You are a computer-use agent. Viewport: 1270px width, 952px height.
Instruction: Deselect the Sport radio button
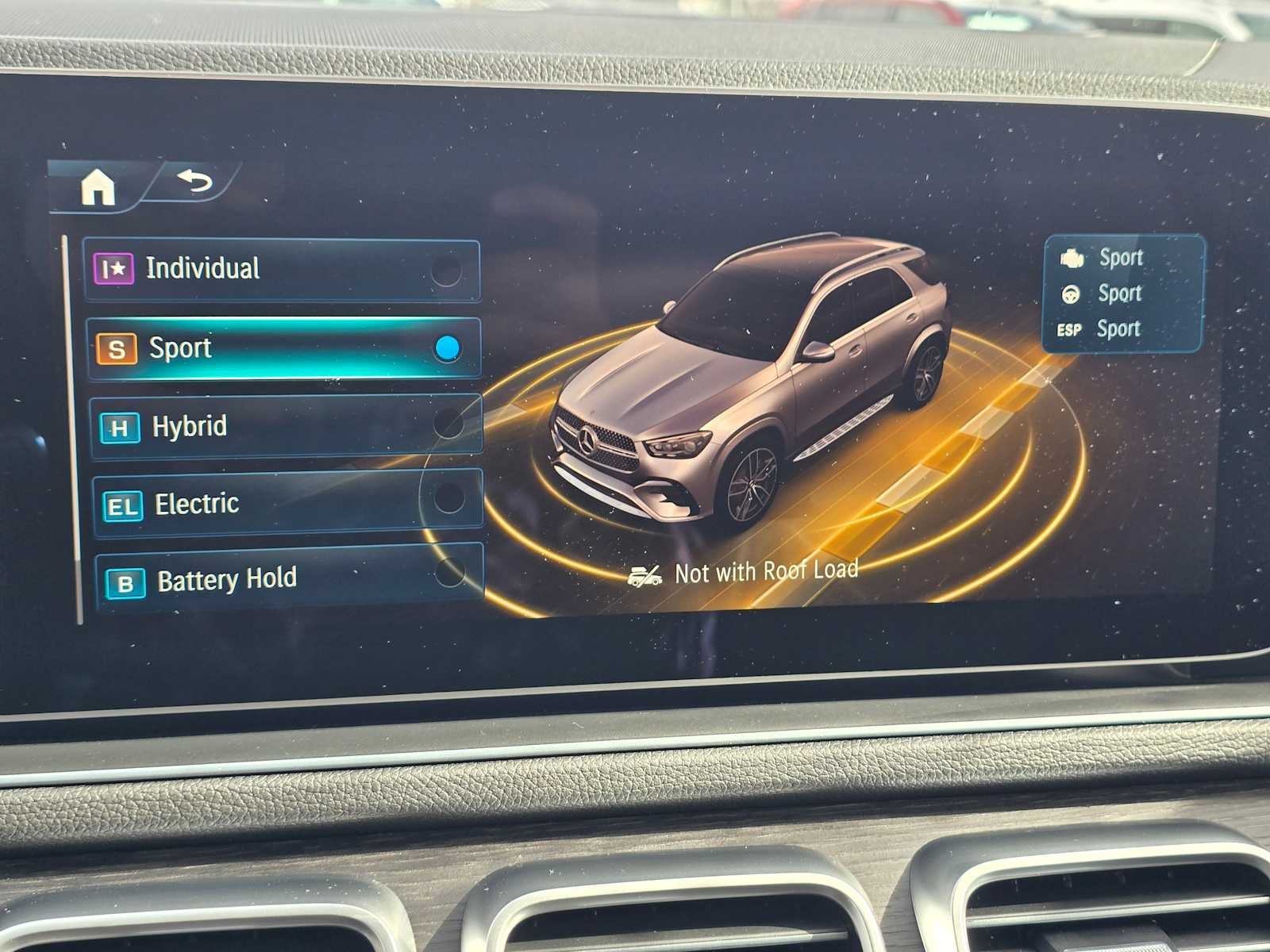point(448,346)
